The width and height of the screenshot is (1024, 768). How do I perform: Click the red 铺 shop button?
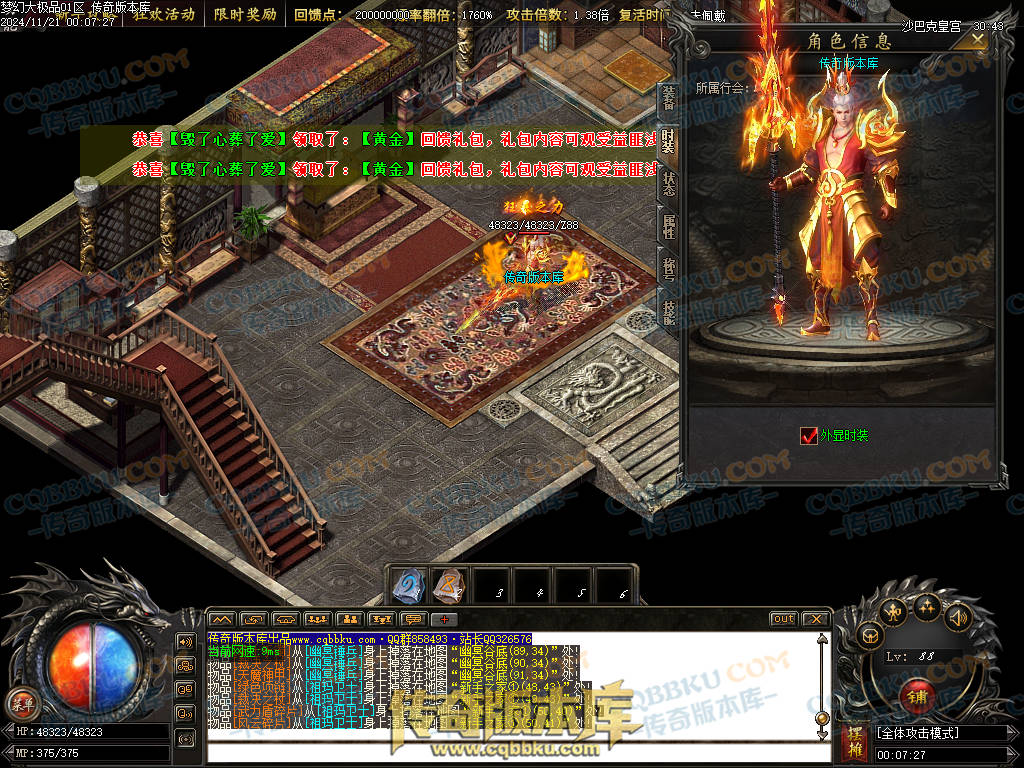click(x=916, y=695)
